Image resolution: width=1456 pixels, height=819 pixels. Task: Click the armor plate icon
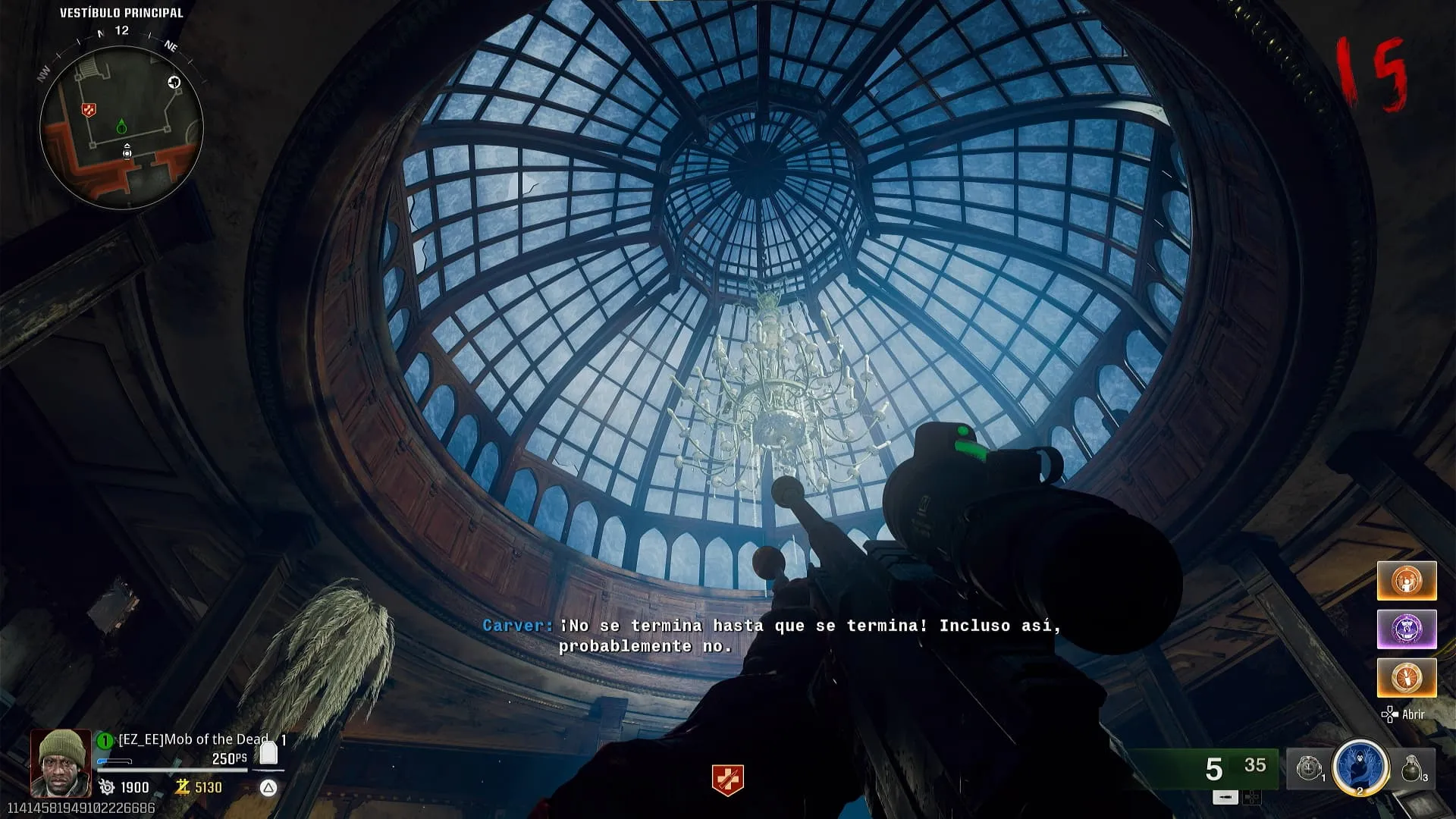268,752
